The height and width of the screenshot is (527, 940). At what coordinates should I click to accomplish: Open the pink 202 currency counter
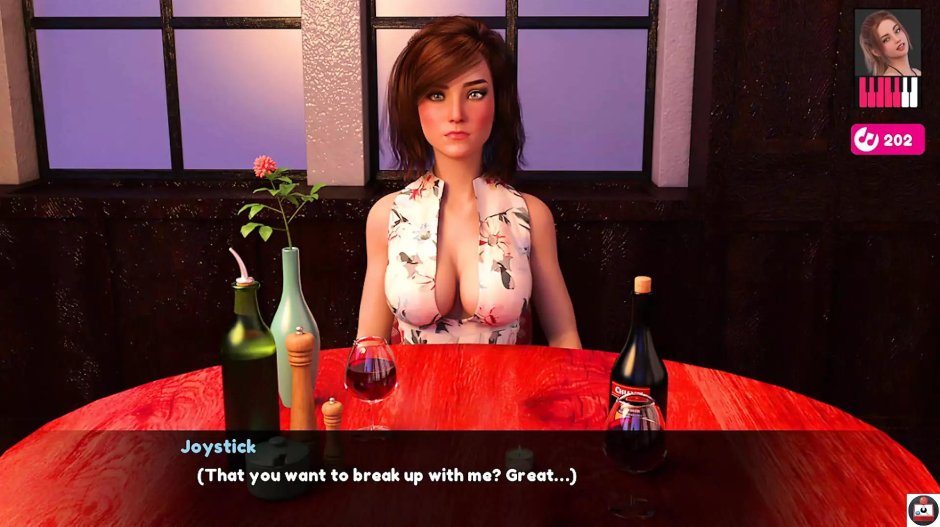point(887,140)
